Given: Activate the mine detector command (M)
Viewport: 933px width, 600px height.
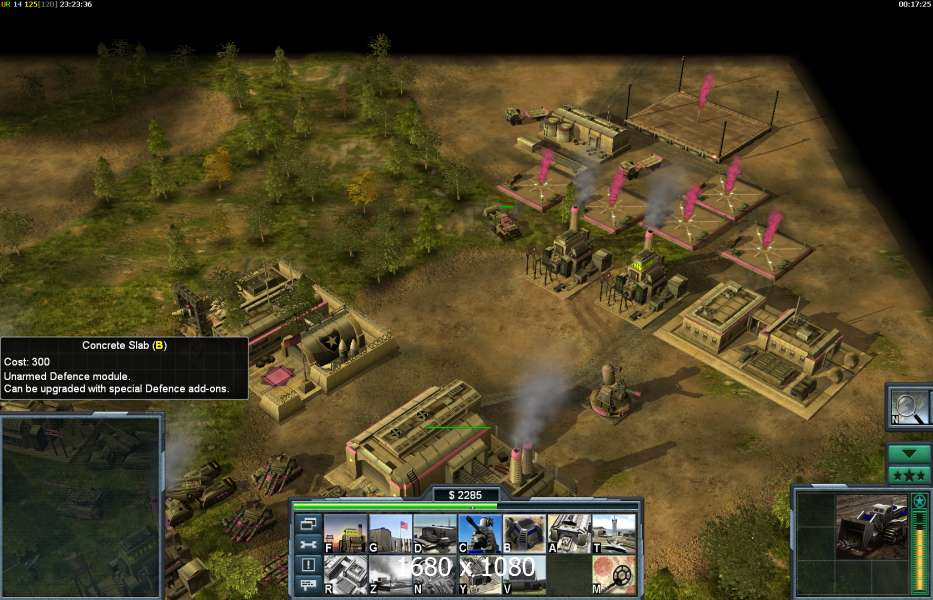Looking at the screenshot, I should tap(613, 575).
